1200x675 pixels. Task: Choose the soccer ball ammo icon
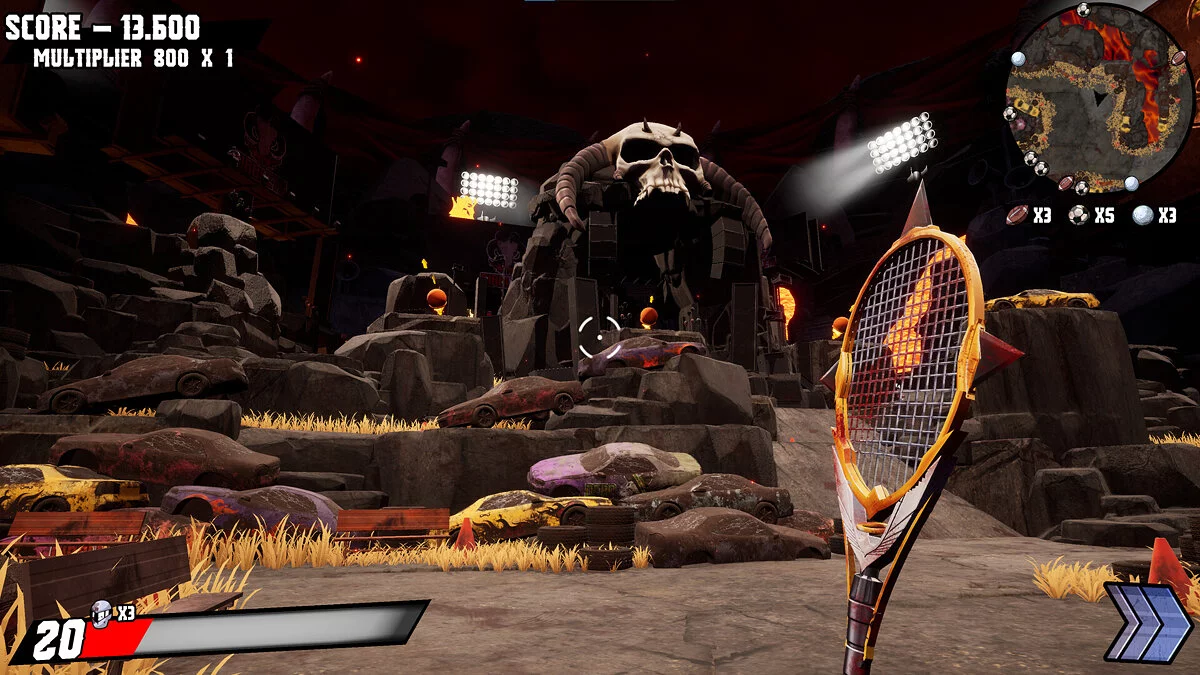(1078, 214)
